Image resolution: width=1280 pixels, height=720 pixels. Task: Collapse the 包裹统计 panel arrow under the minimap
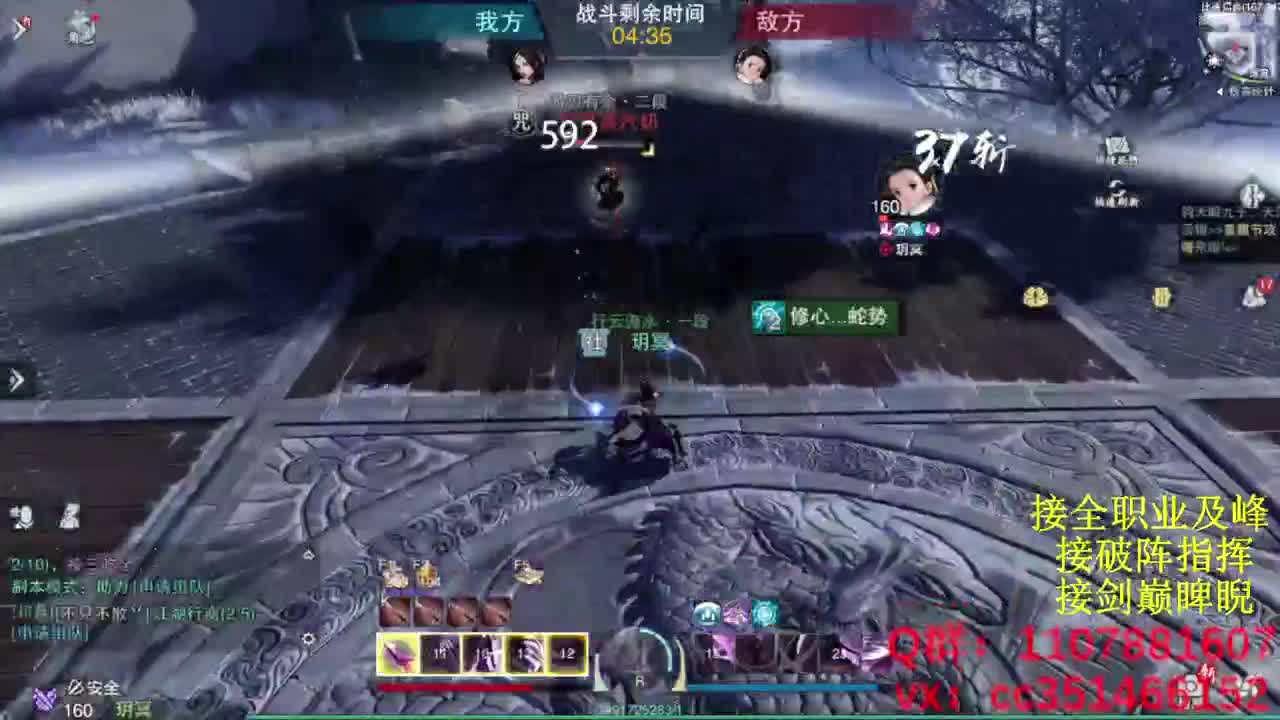pos(1220,91)
